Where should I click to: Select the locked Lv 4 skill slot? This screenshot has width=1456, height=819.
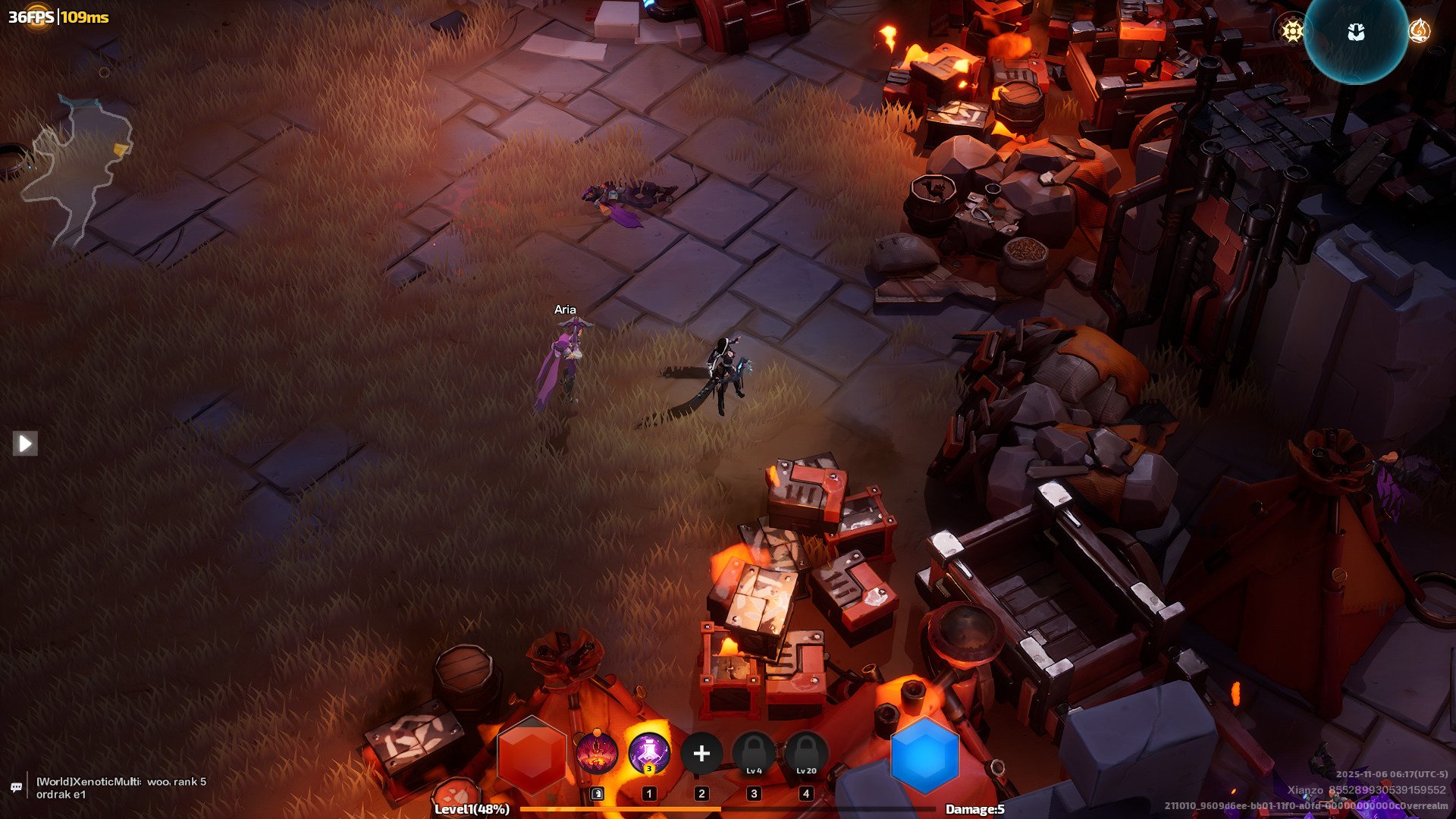[754, 753]
